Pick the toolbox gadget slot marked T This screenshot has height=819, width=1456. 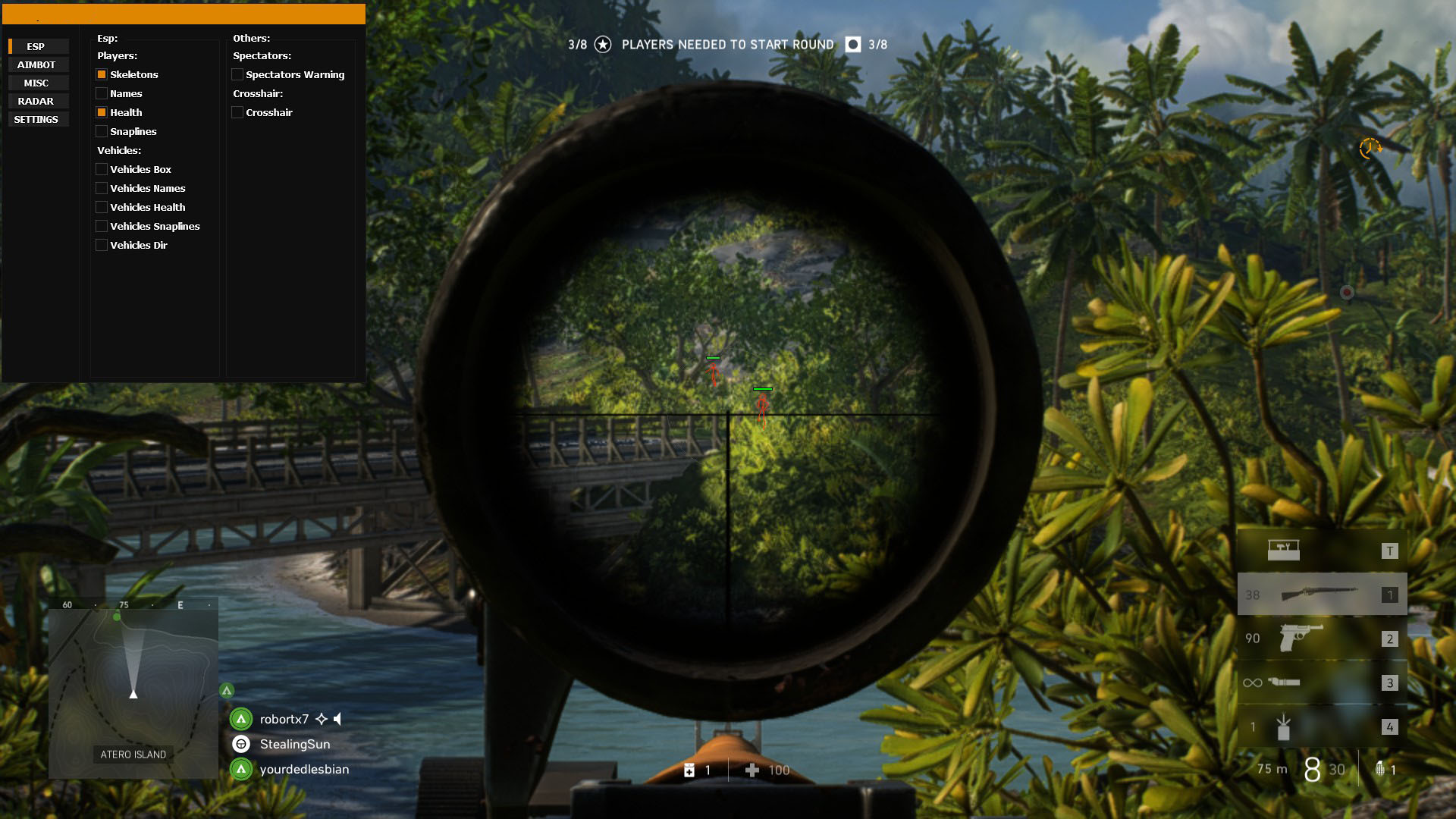pos(1322,551)
